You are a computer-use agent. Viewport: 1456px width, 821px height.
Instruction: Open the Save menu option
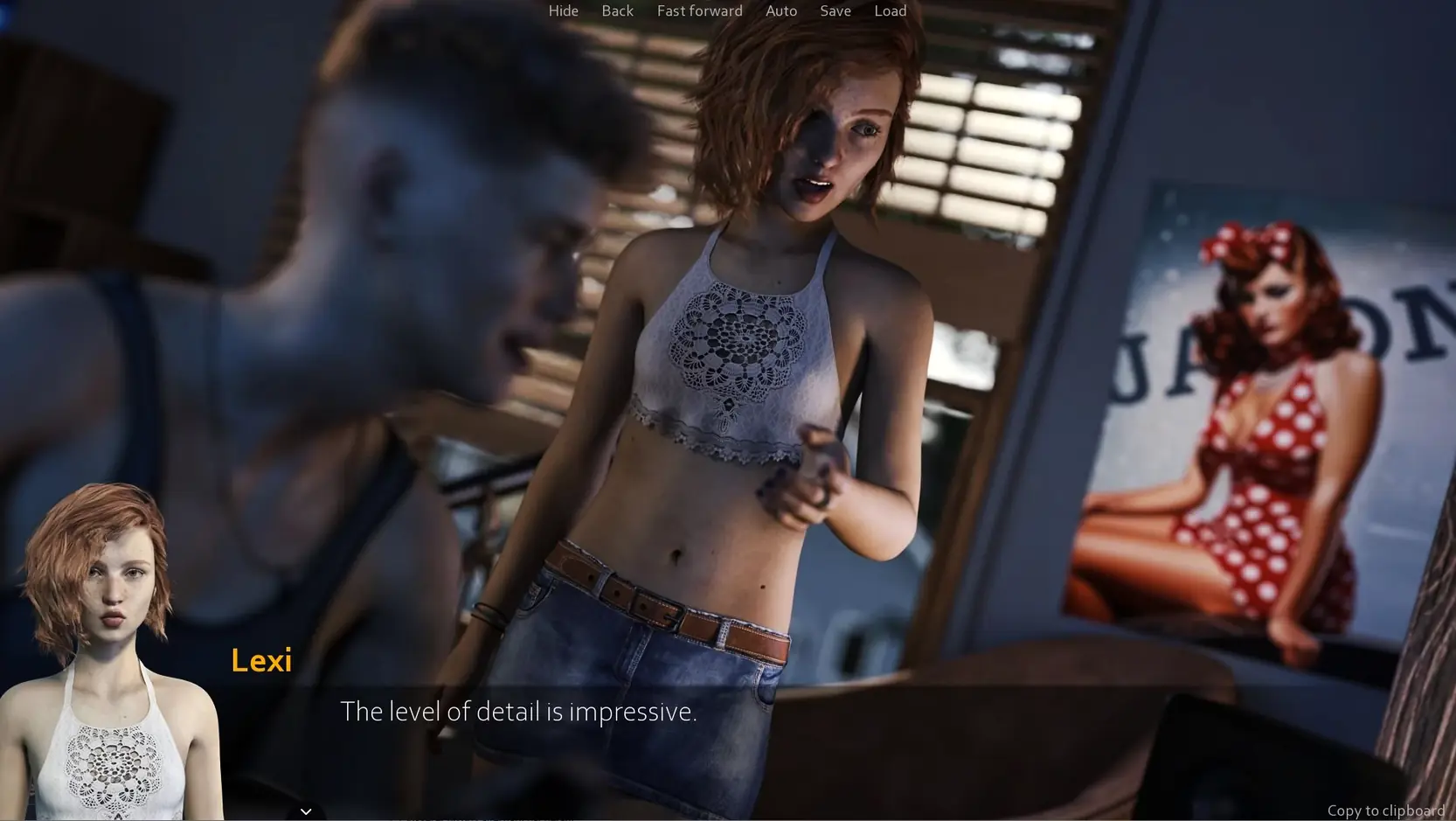(835, 10)
